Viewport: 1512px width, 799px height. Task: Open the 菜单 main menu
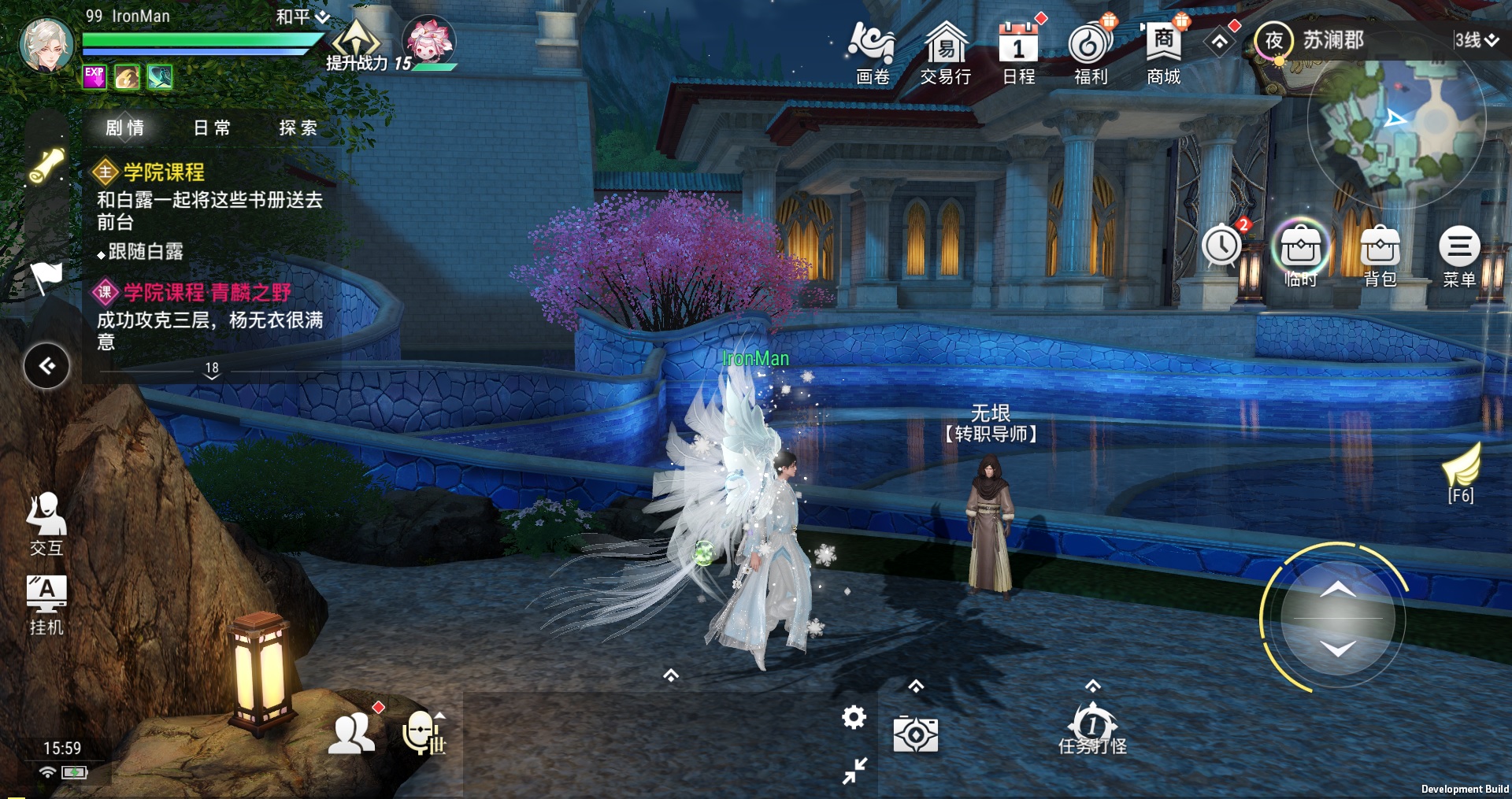pyautogui.click(x=1459, y=255)
